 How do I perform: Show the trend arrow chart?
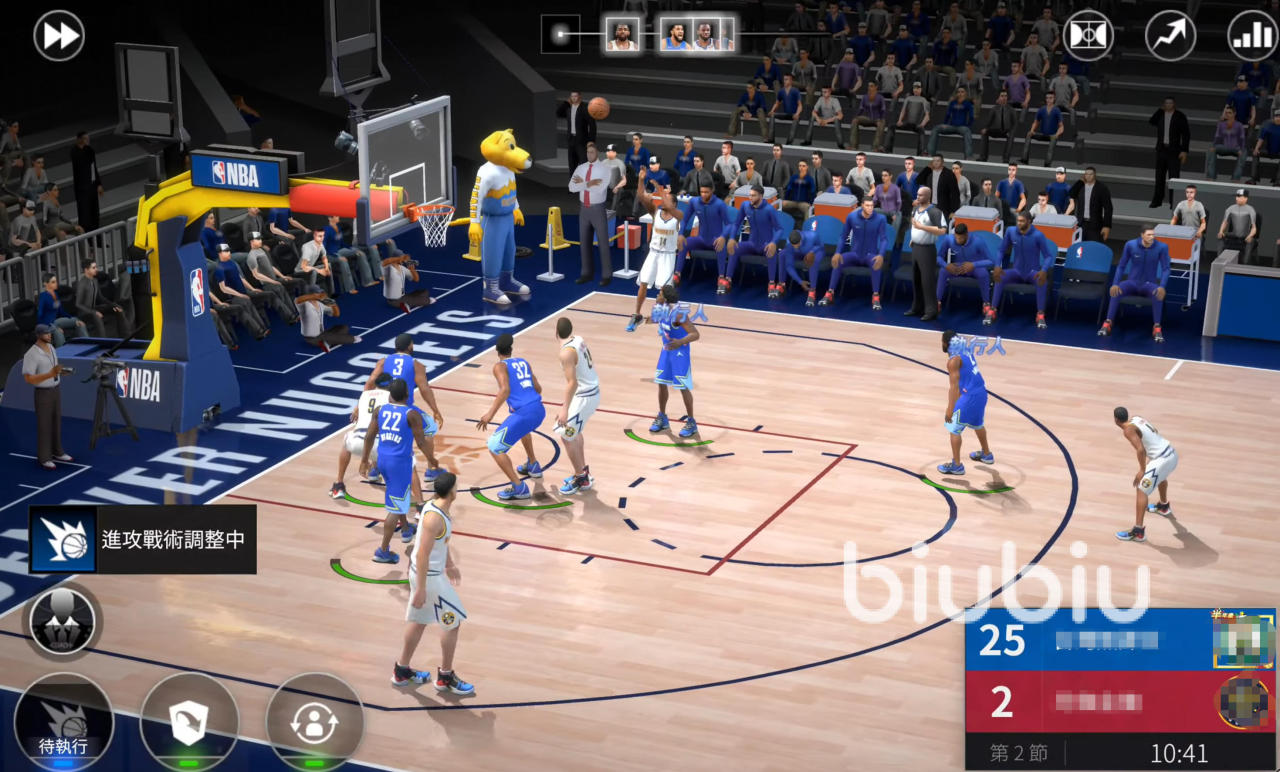click(x=1170, y=36)
